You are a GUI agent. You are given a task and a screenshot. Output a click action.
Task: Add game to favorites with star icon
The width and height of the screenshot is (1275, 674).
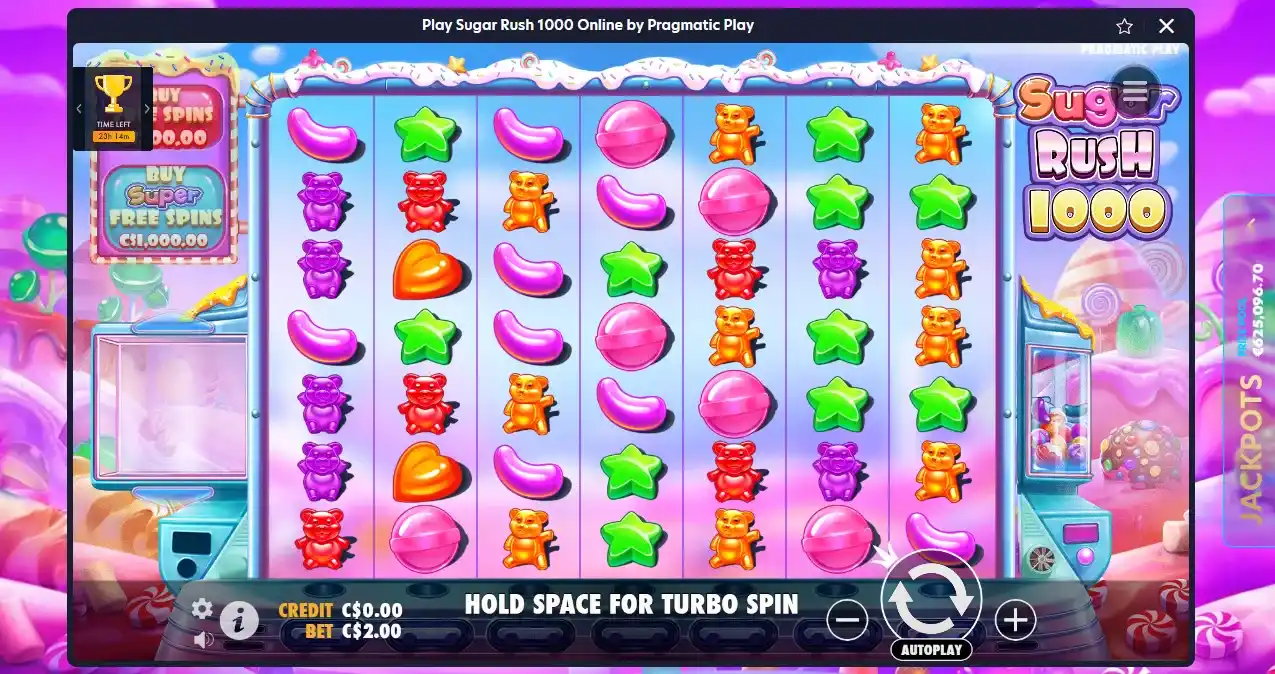pos(1124,26)
